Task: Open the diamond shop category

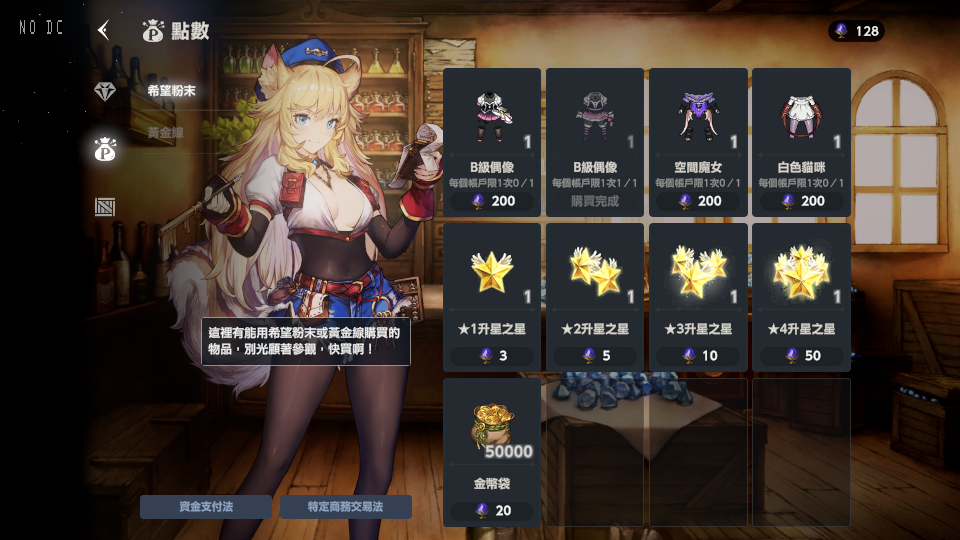Action: coord(105,91)
